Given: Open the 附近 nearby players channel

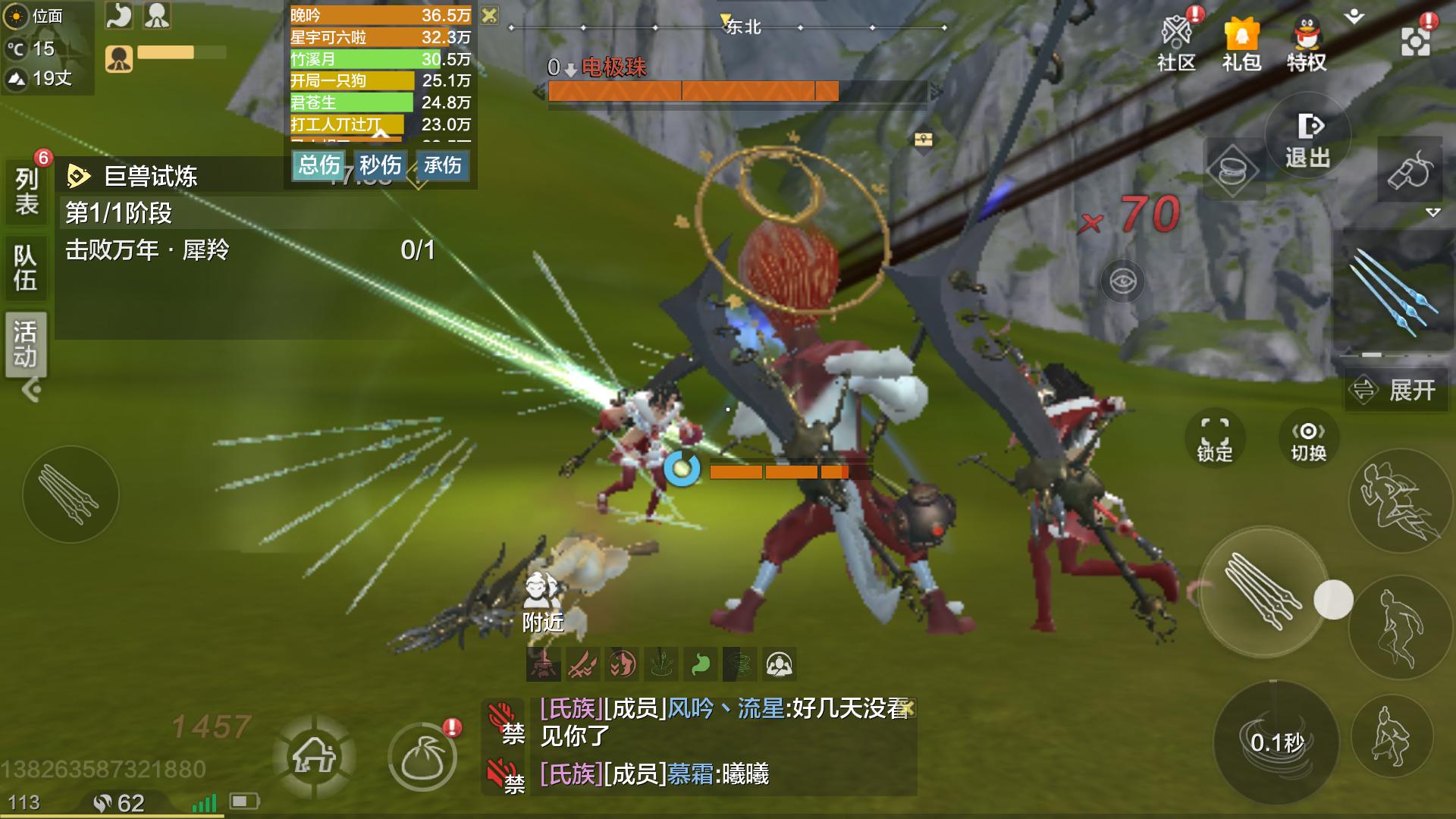Looking at the screenshot, I should 542,603.
